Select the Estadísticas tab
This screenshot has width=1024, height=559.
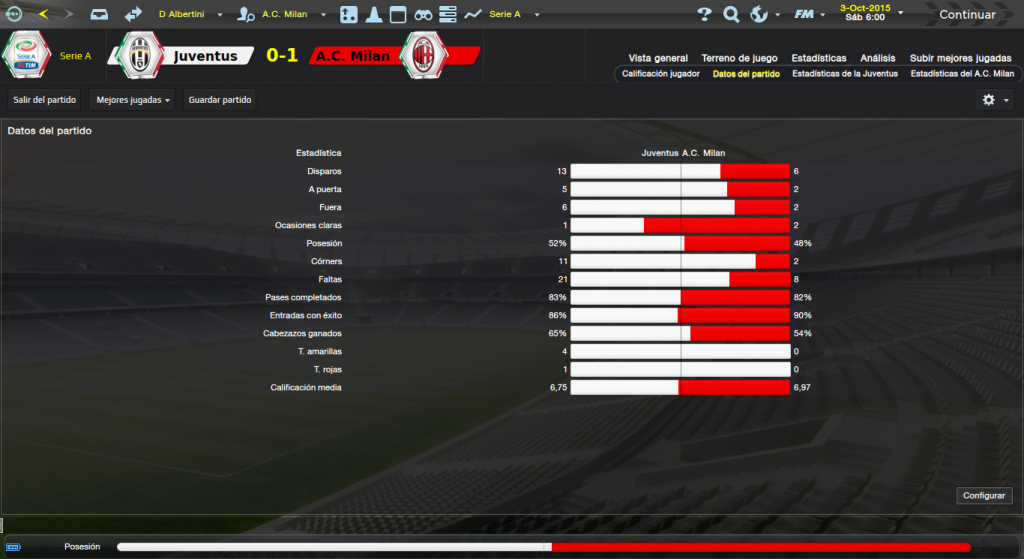(x=818, y=58)
